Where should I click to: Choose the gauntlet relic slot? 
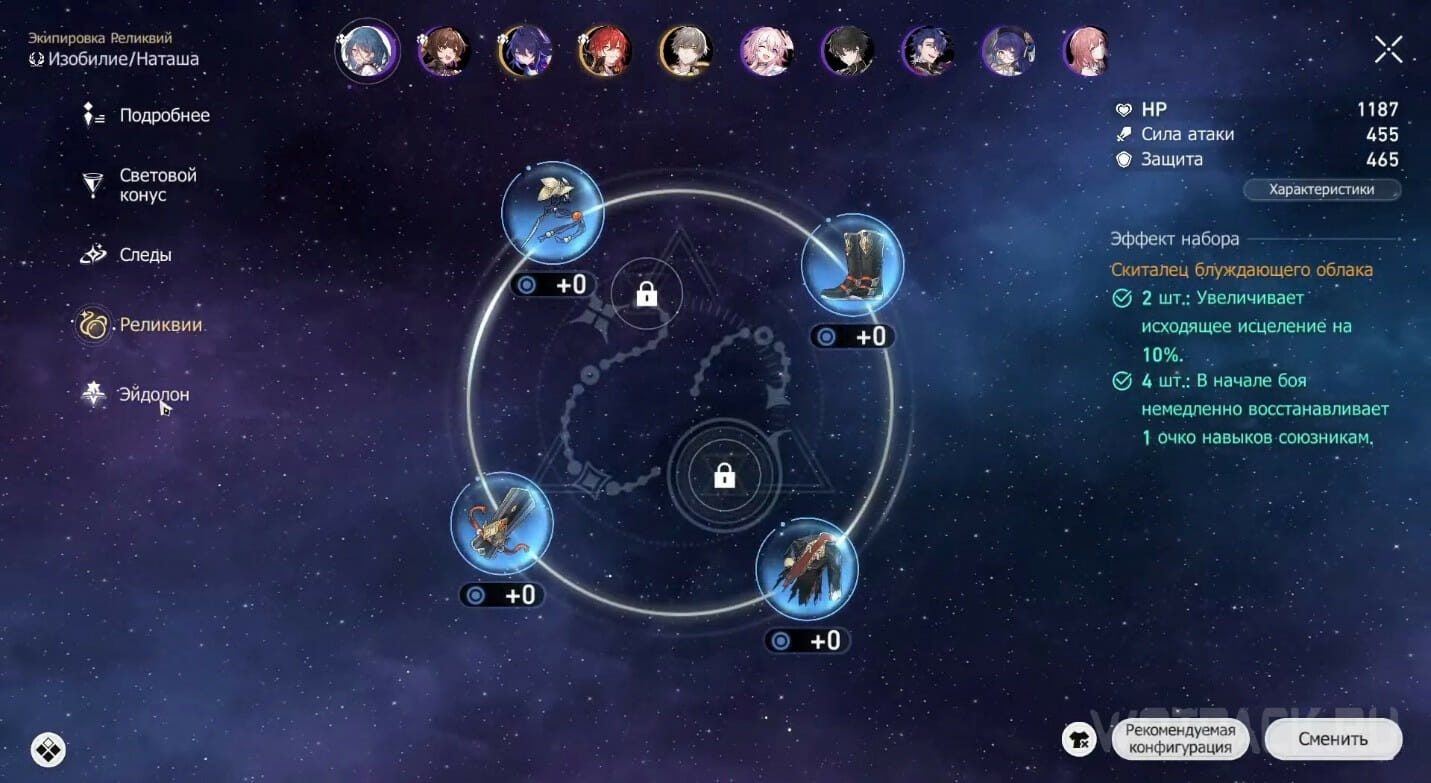(502, 523)
